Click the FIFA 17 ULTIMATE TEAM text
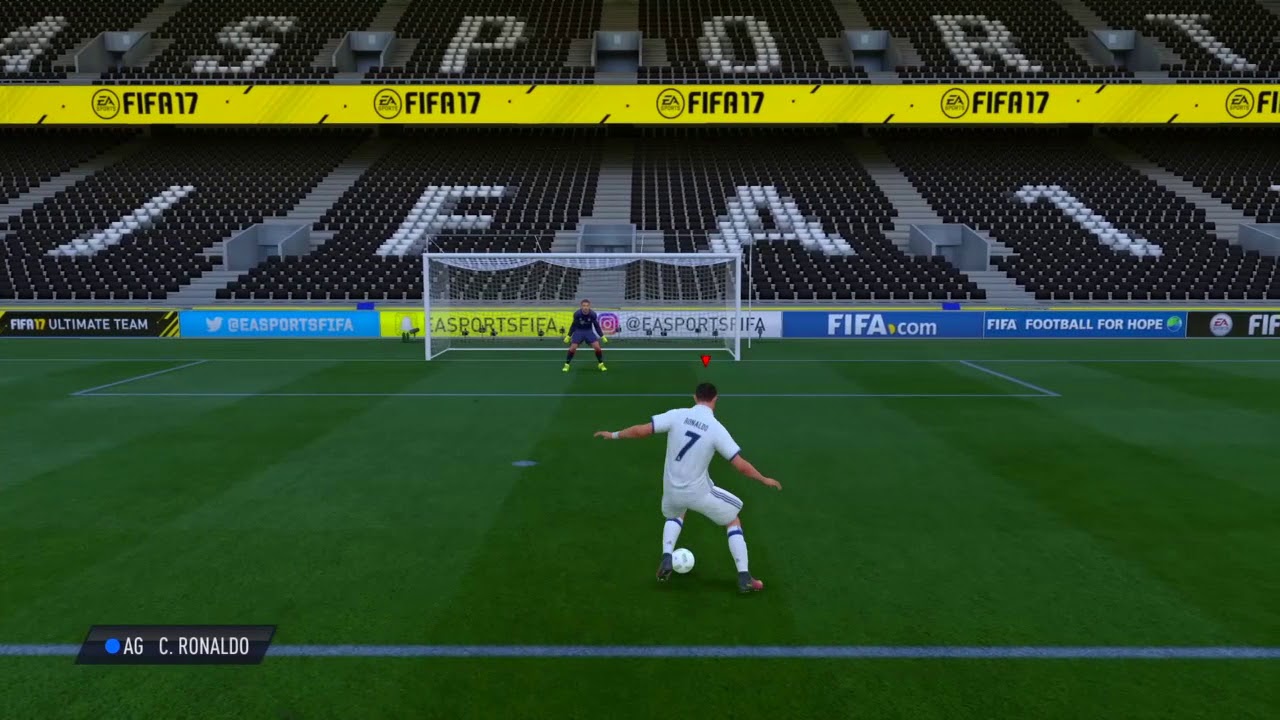1280x720 pixels. (98, 324)
